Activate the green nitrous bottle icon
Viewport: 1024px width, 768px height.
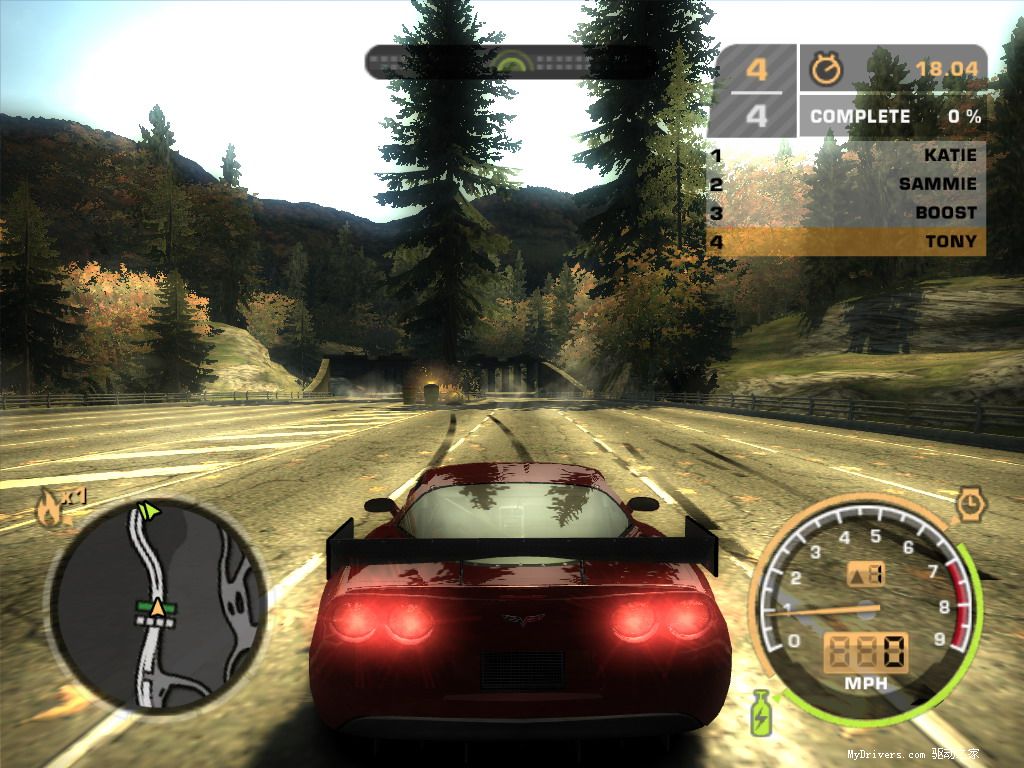point(761,712)
